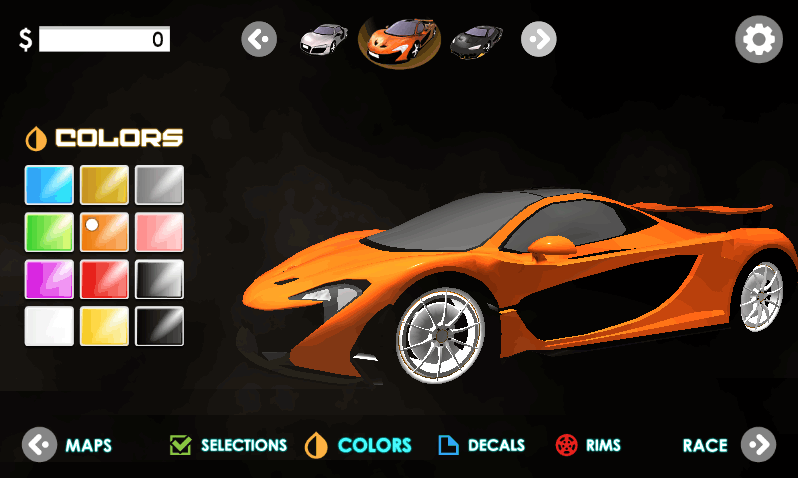798x478 pixels.
Task: Start the Race
Action: point(729,445)
